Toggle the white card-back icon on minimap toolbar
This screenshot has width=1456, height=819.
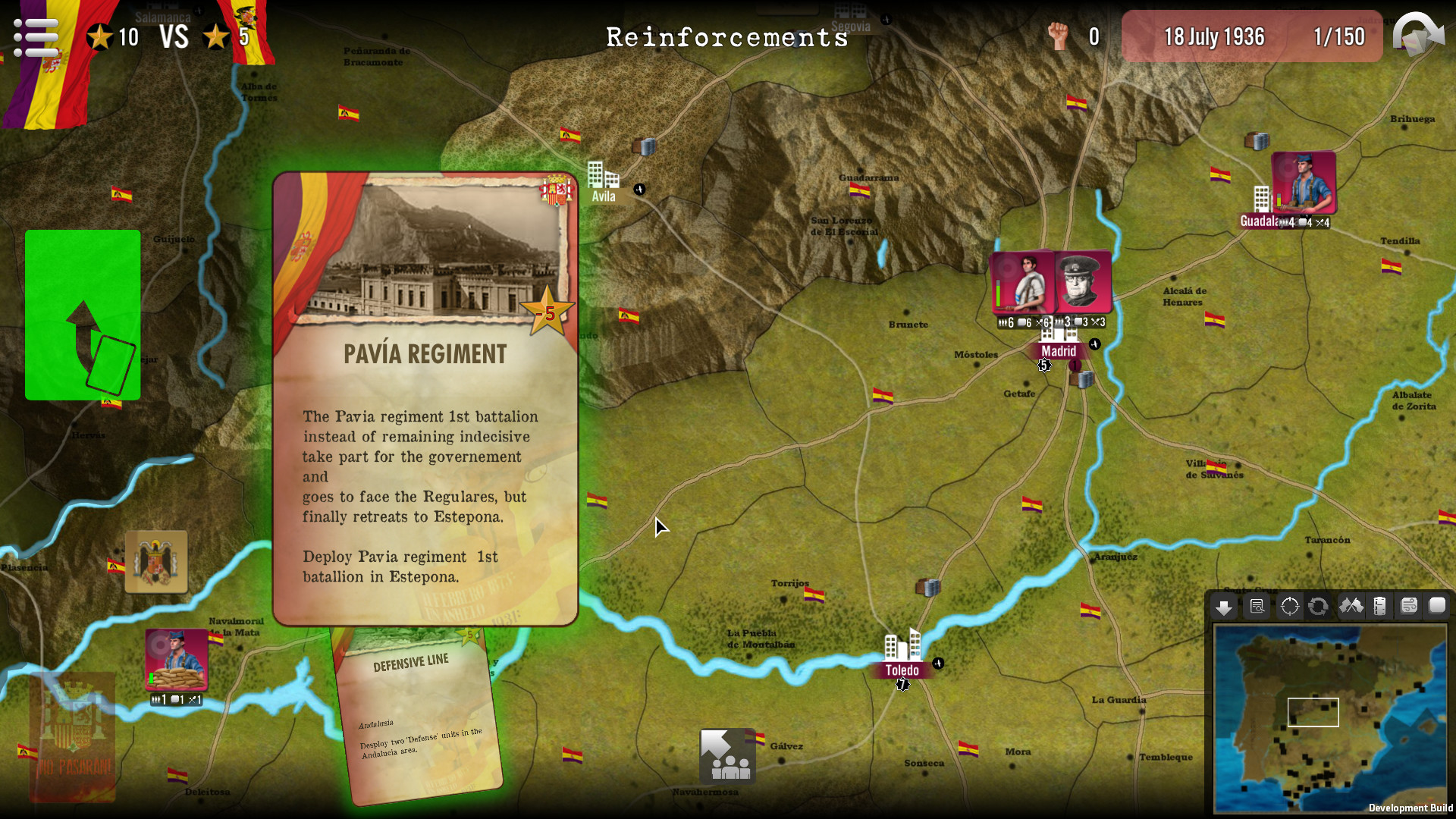pos(1437,607)
